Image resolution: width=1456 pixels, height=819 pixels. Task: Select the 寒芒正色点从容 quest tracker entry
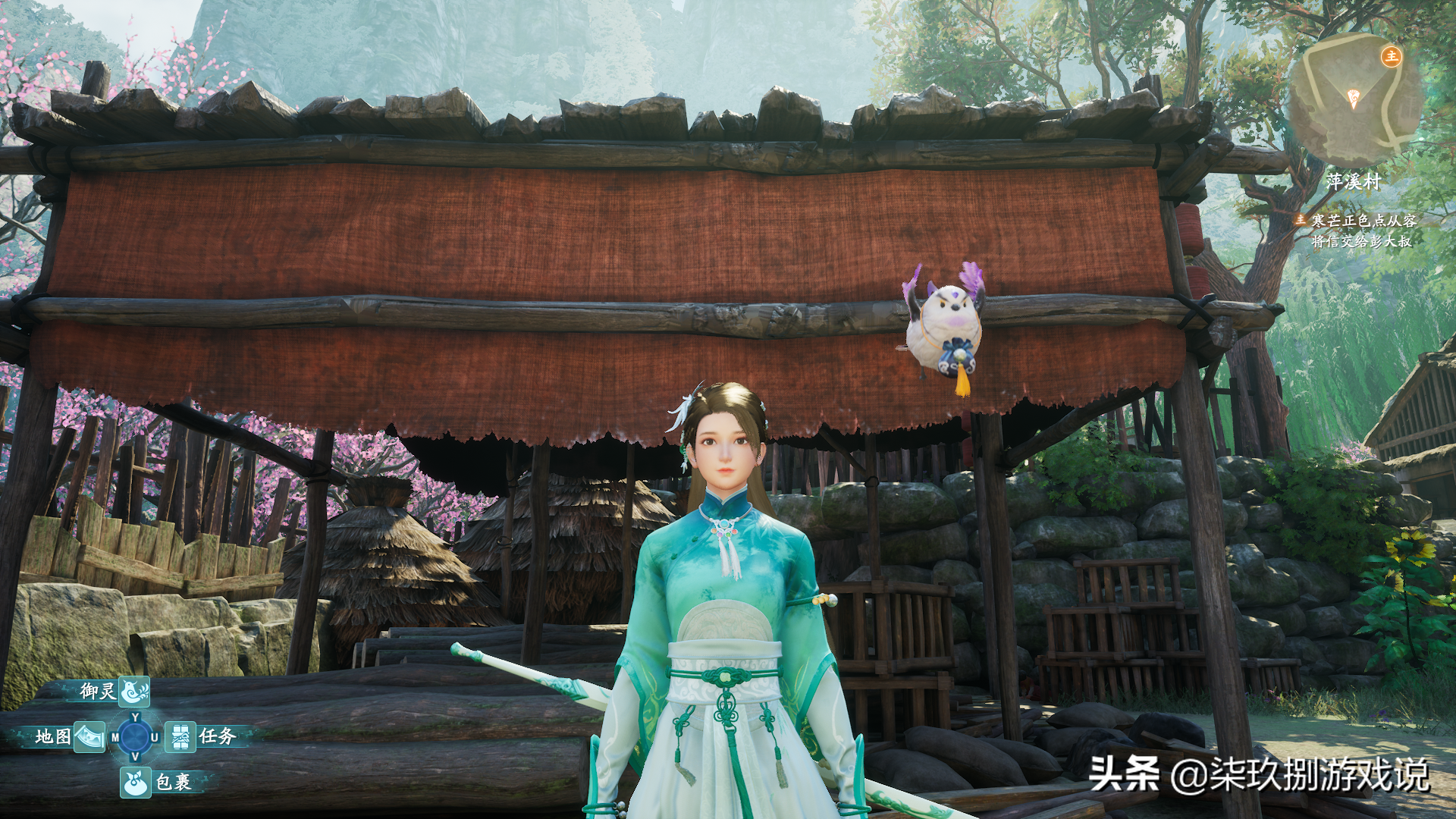pyautogui.click(x=1363, y=221)
